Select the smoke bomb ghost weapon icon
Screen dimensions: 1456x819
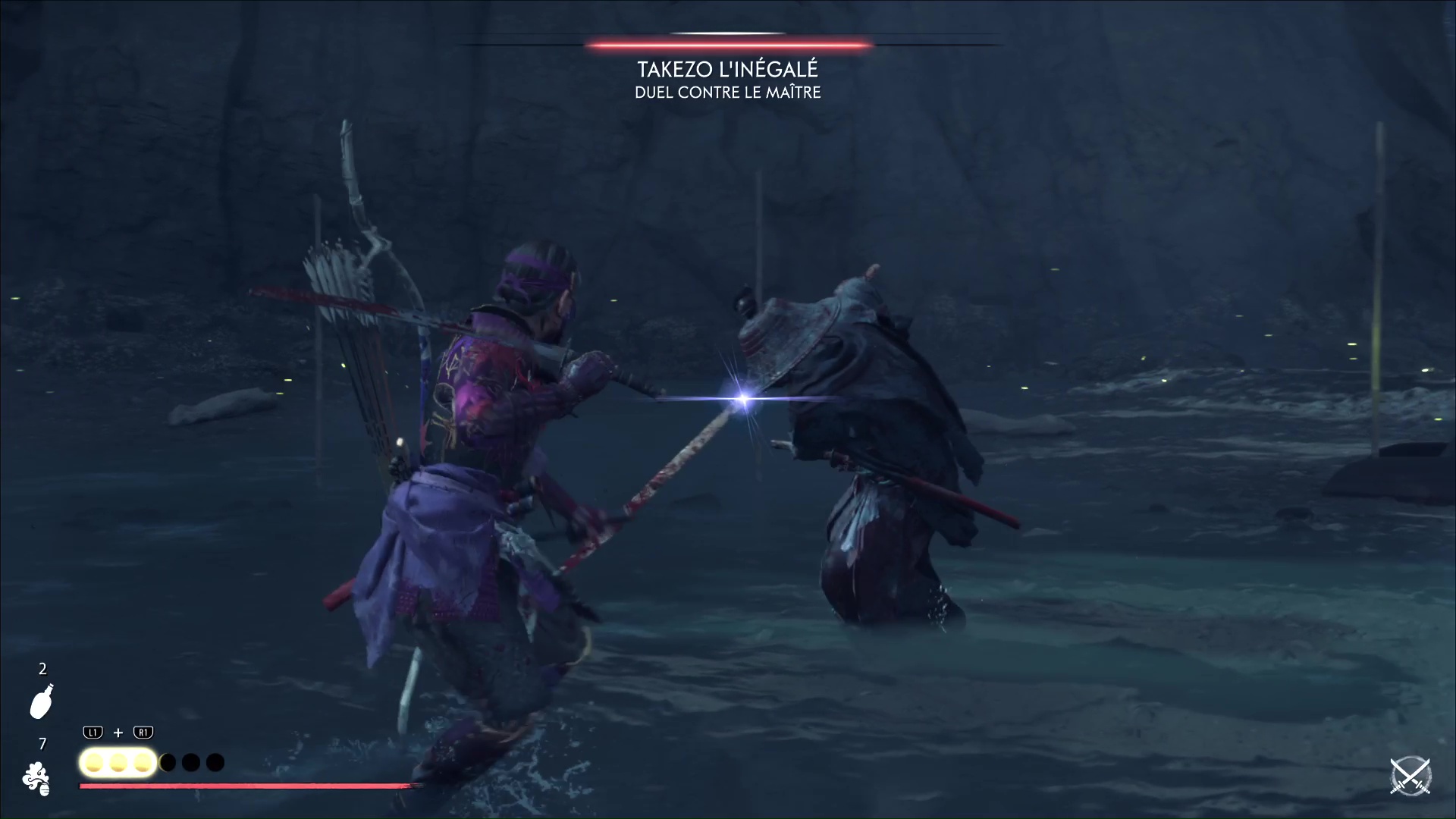click(36, 779)
